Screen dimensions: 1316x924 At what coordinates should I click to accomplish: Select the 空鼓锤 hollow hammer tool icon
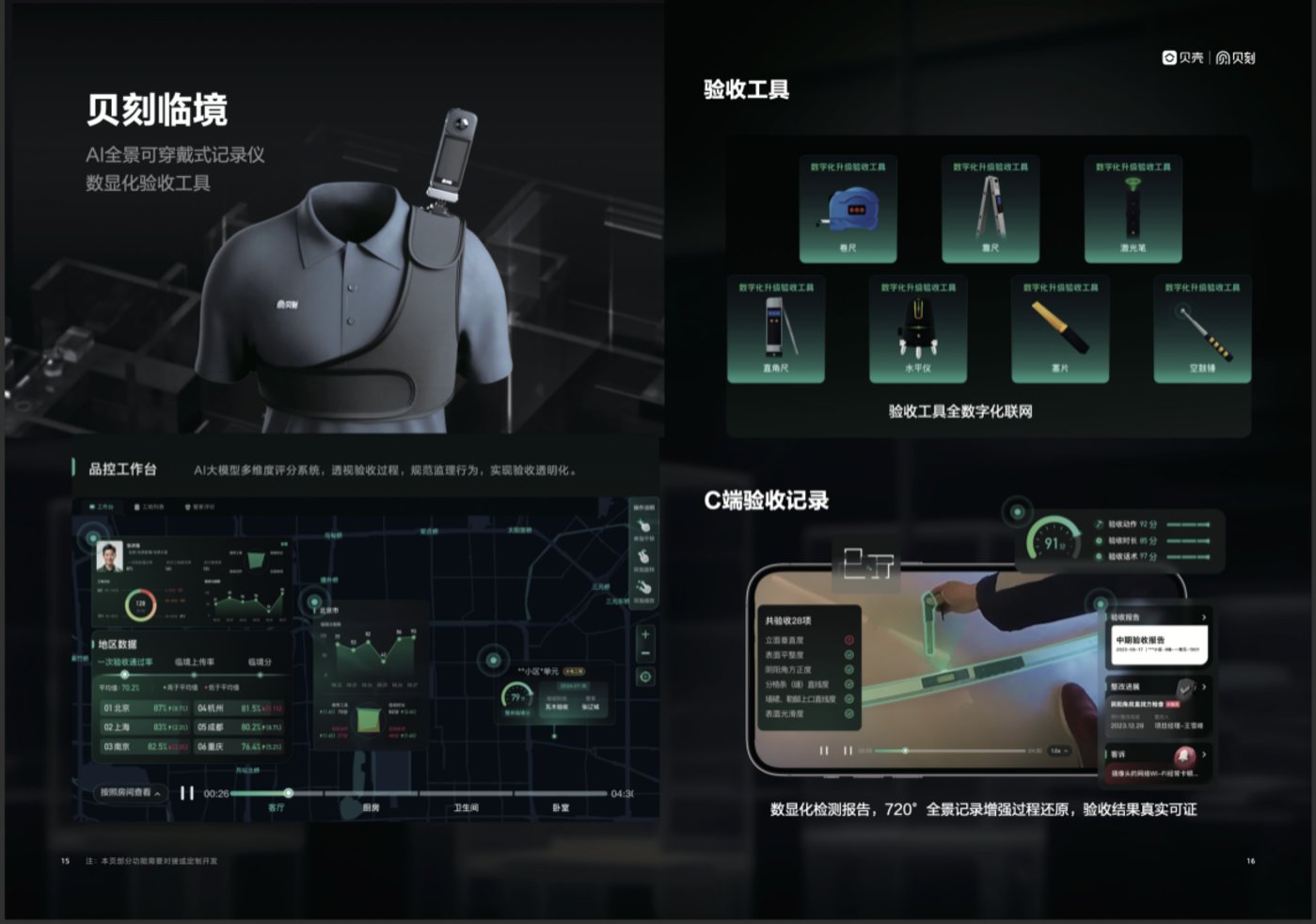pyautogui.click(x=1204, y=327)
